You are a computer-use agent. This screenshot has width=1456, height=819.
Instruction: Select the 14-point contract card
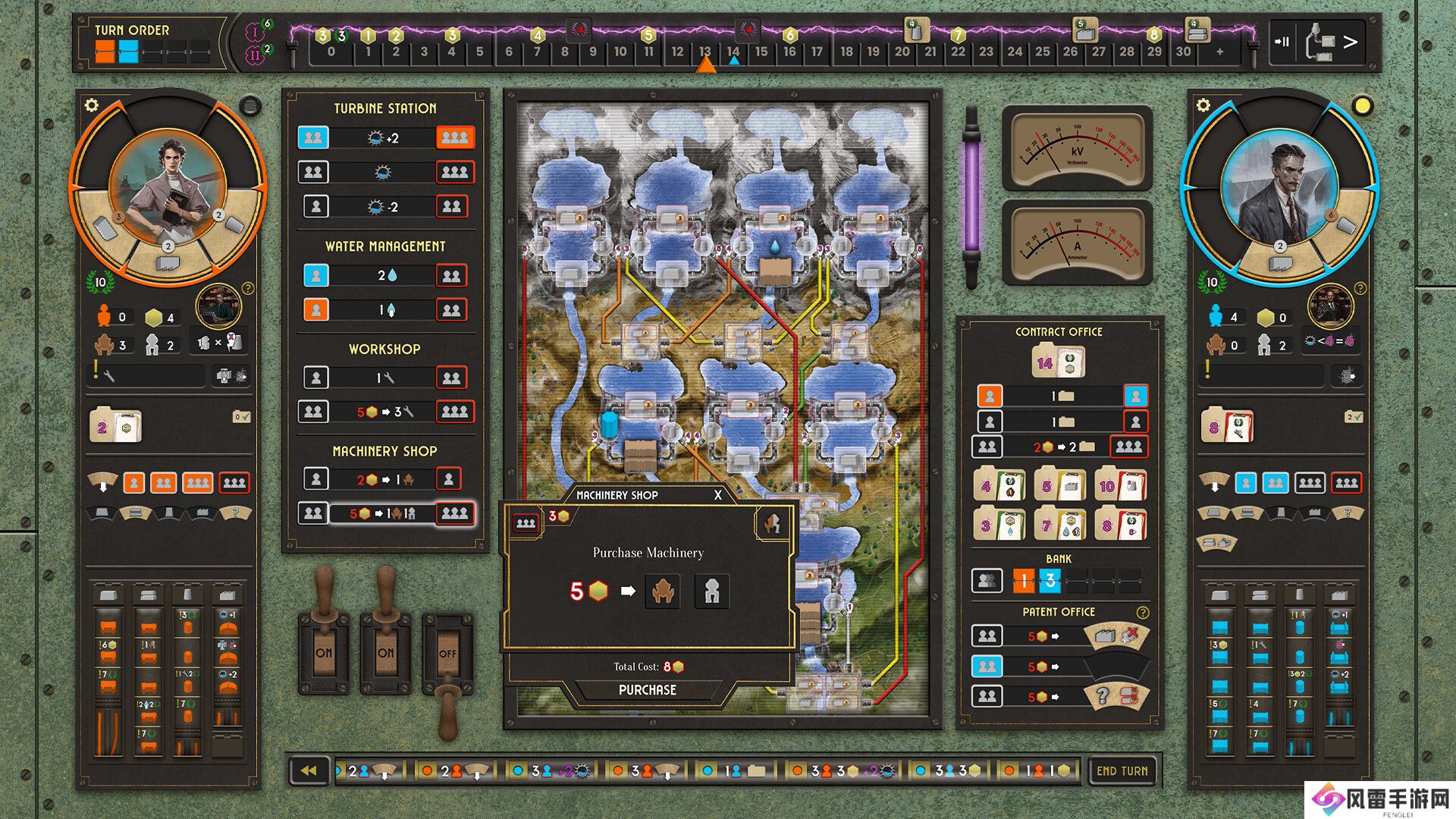click(x=1057, y=363)
